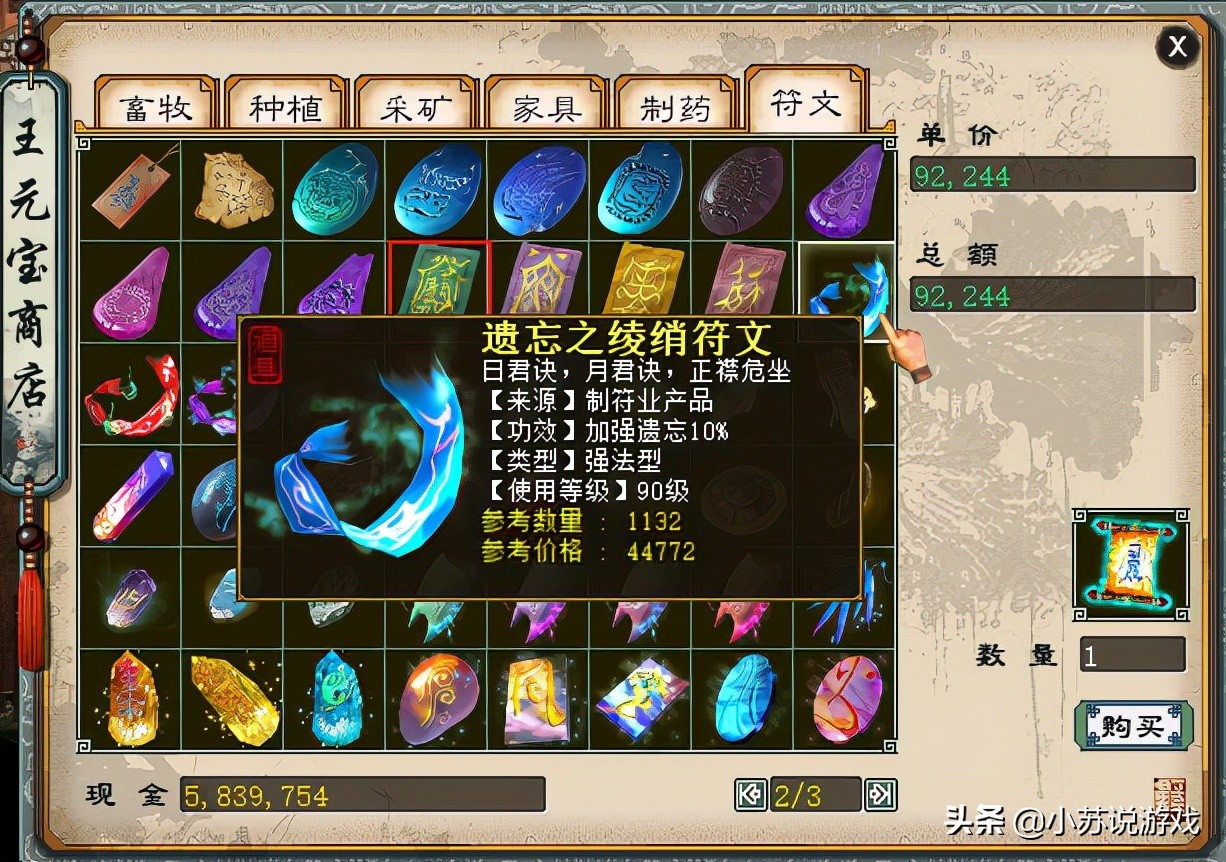
Task: Select the dark purple oval rune stone
Action: pyautogui.click(x=741, y=190)
